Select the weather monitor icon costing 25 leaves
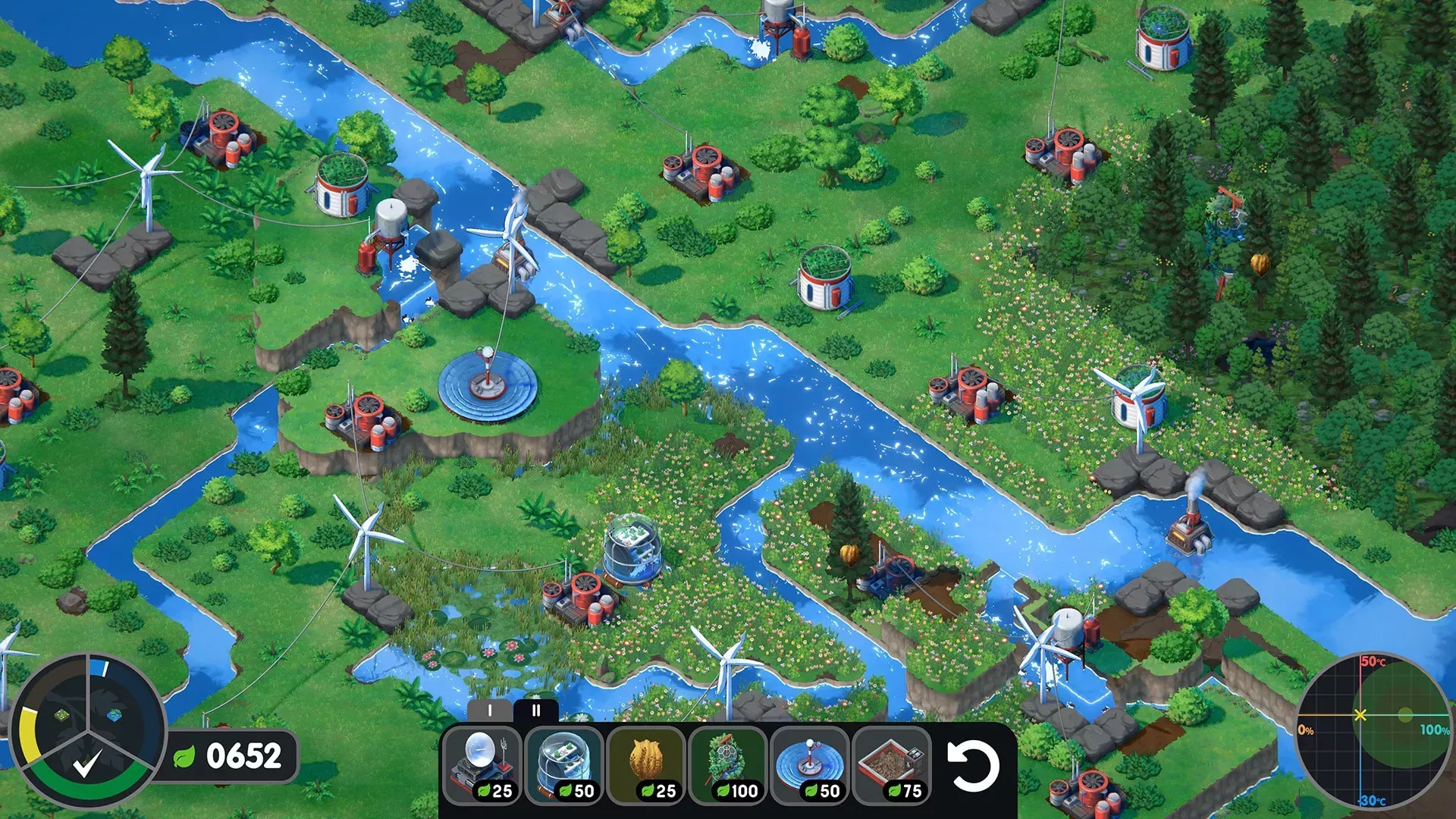1456x819 pixels. [x=486, y=758]
